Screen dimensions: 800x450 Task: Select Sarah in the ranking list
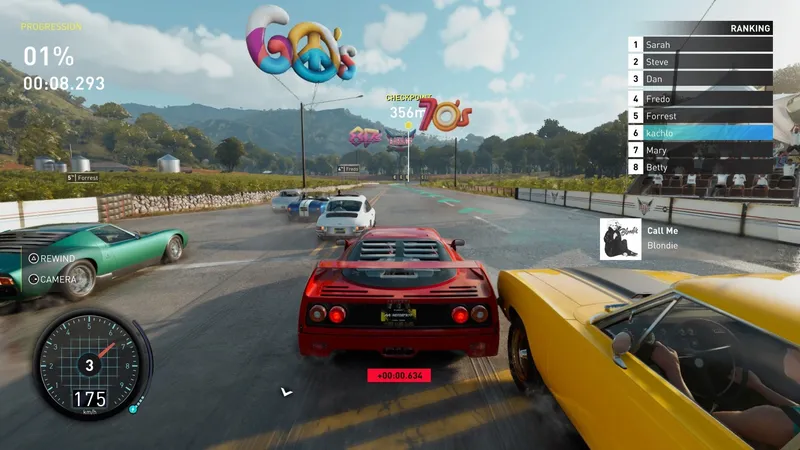(x=700, y=45)
